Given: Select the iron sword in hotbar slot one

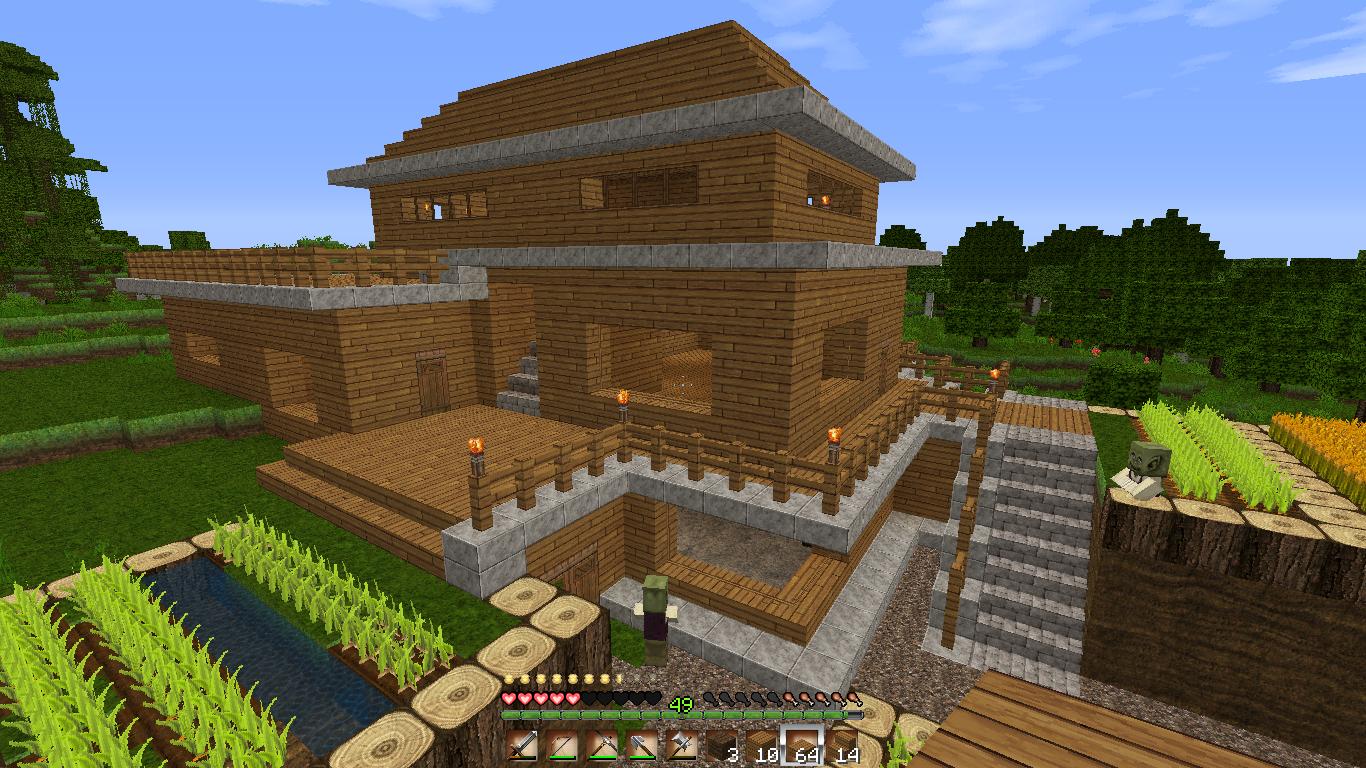Looking at the screenshot, I should pyautogui.click(x=519, y=745).
